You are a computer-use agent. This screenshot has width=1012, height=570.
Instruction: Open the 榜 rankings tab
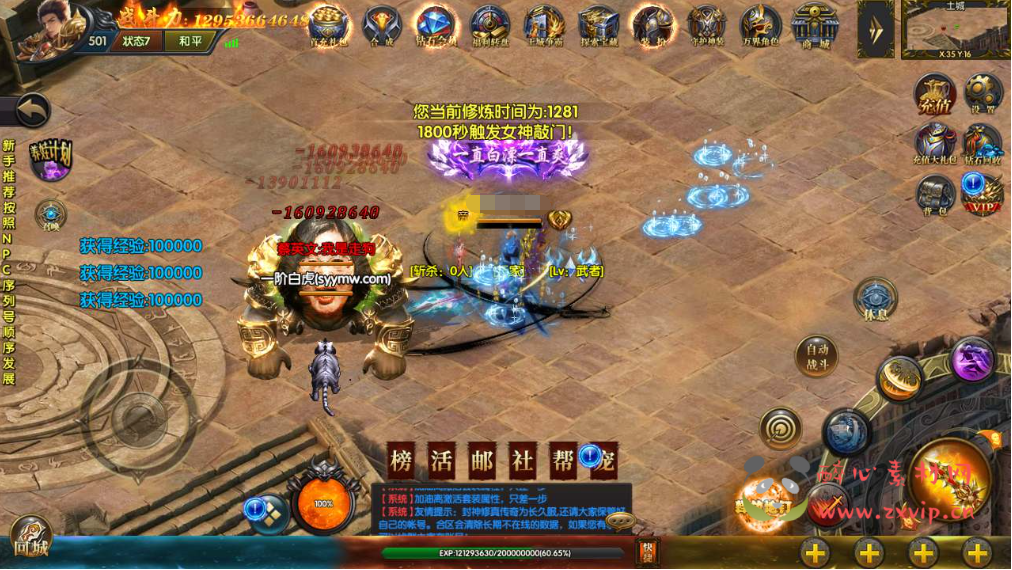(x=401, y=461)
